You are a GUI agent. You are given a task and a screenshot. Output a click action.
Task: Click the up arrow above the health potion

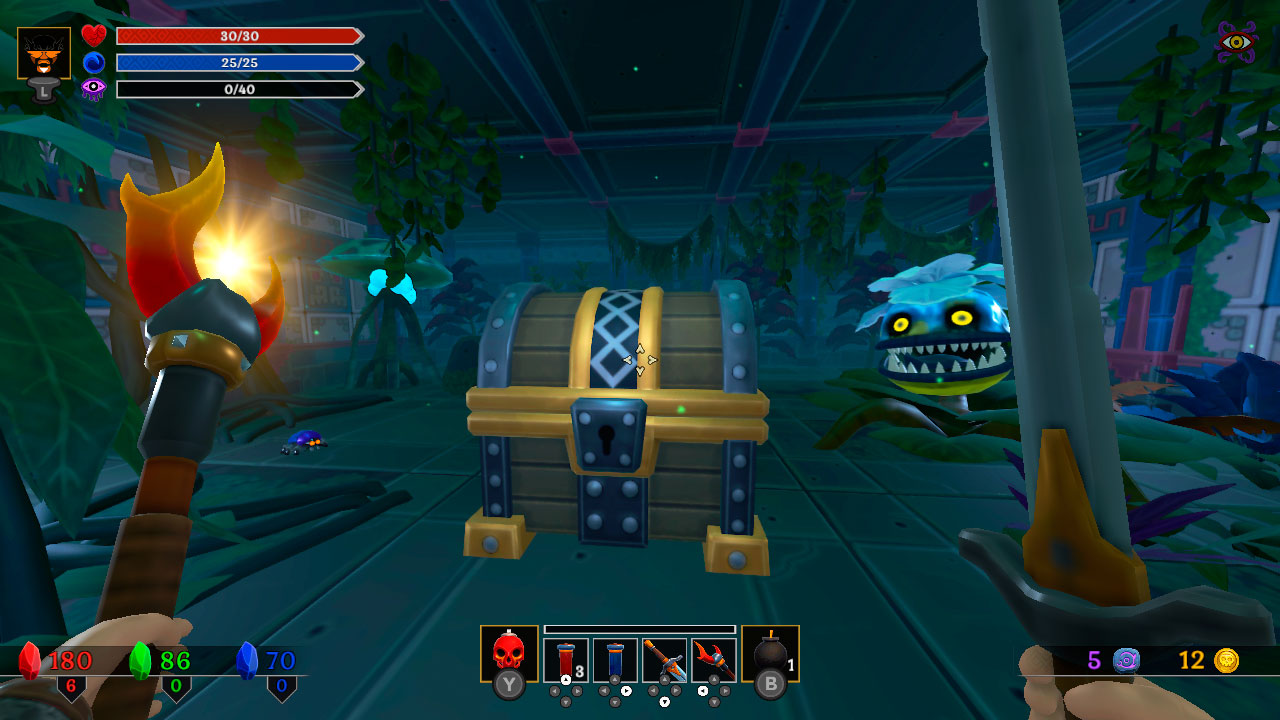(x=566, y=679)
